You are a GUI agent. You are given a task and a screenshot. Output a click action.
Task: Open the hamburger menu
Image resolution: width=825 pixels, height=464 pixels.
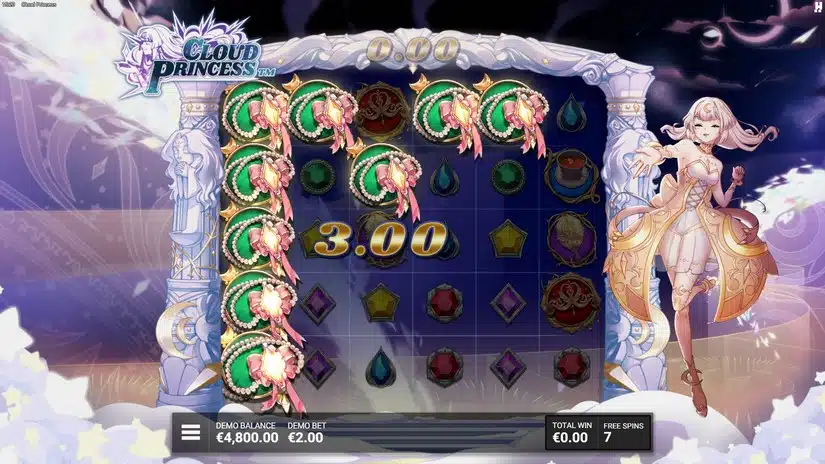(190, 433)
